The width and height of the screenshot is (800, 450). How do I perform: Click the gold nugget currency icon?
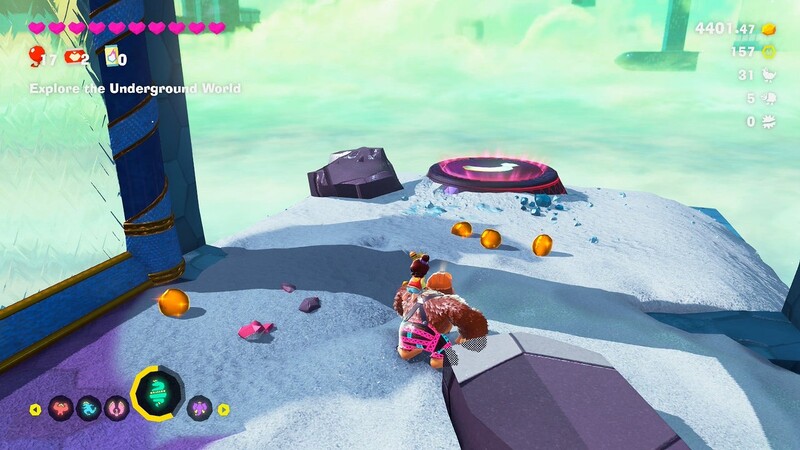[x=769, y=30]
